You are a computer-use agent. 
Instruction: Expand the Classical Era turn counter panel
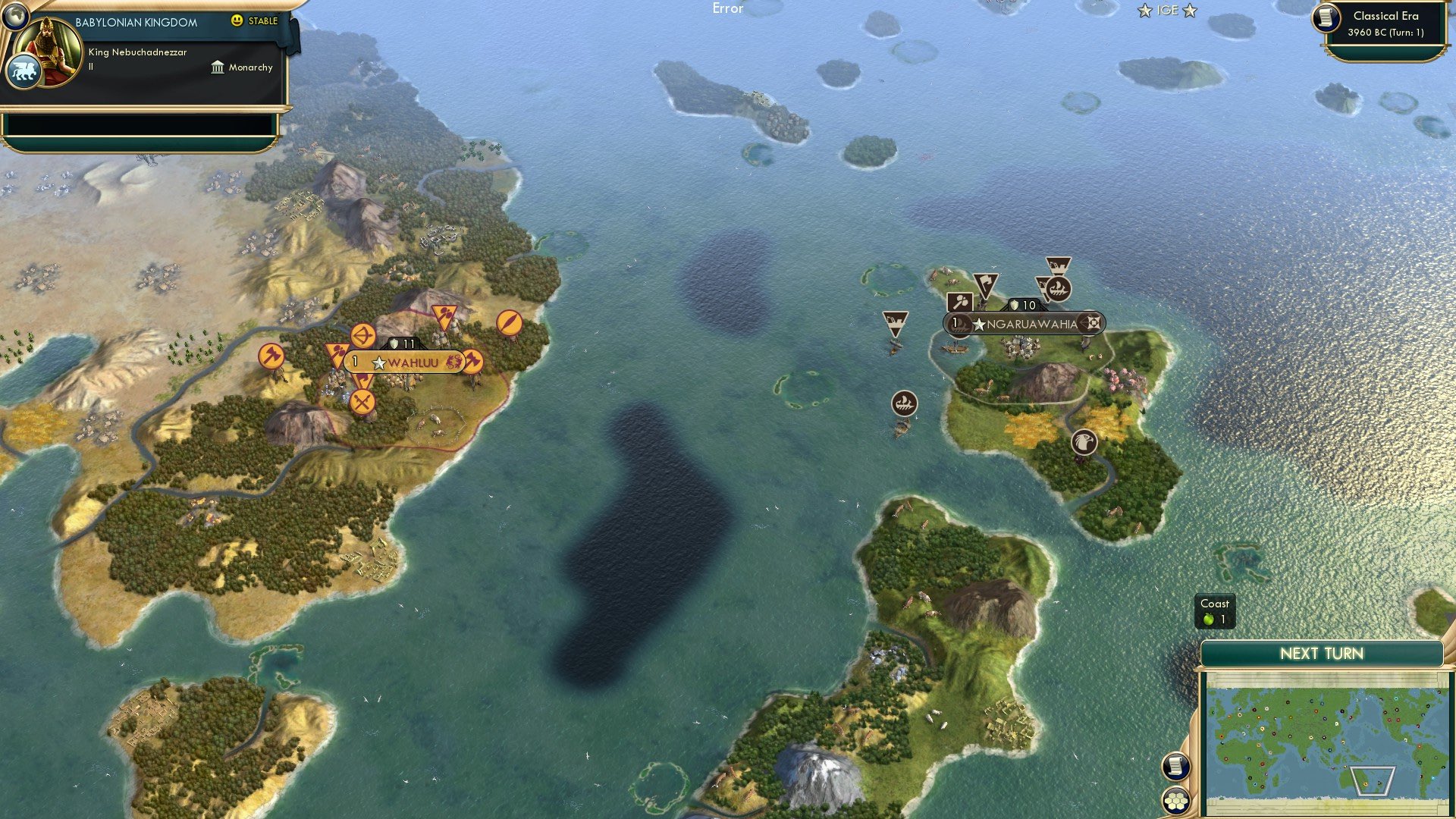(x=1388, y=24)
